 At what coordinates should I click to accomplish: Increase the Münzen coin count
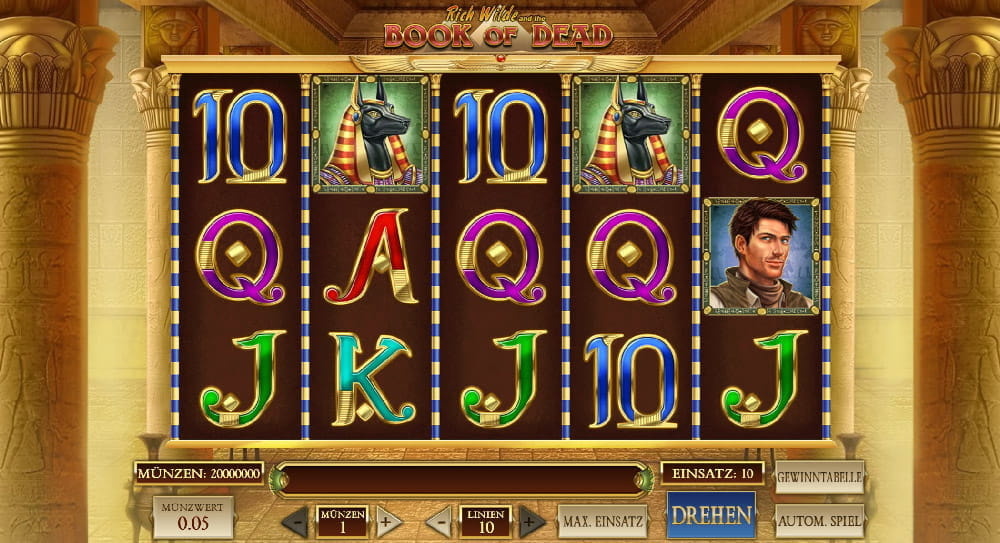[389, 521]
